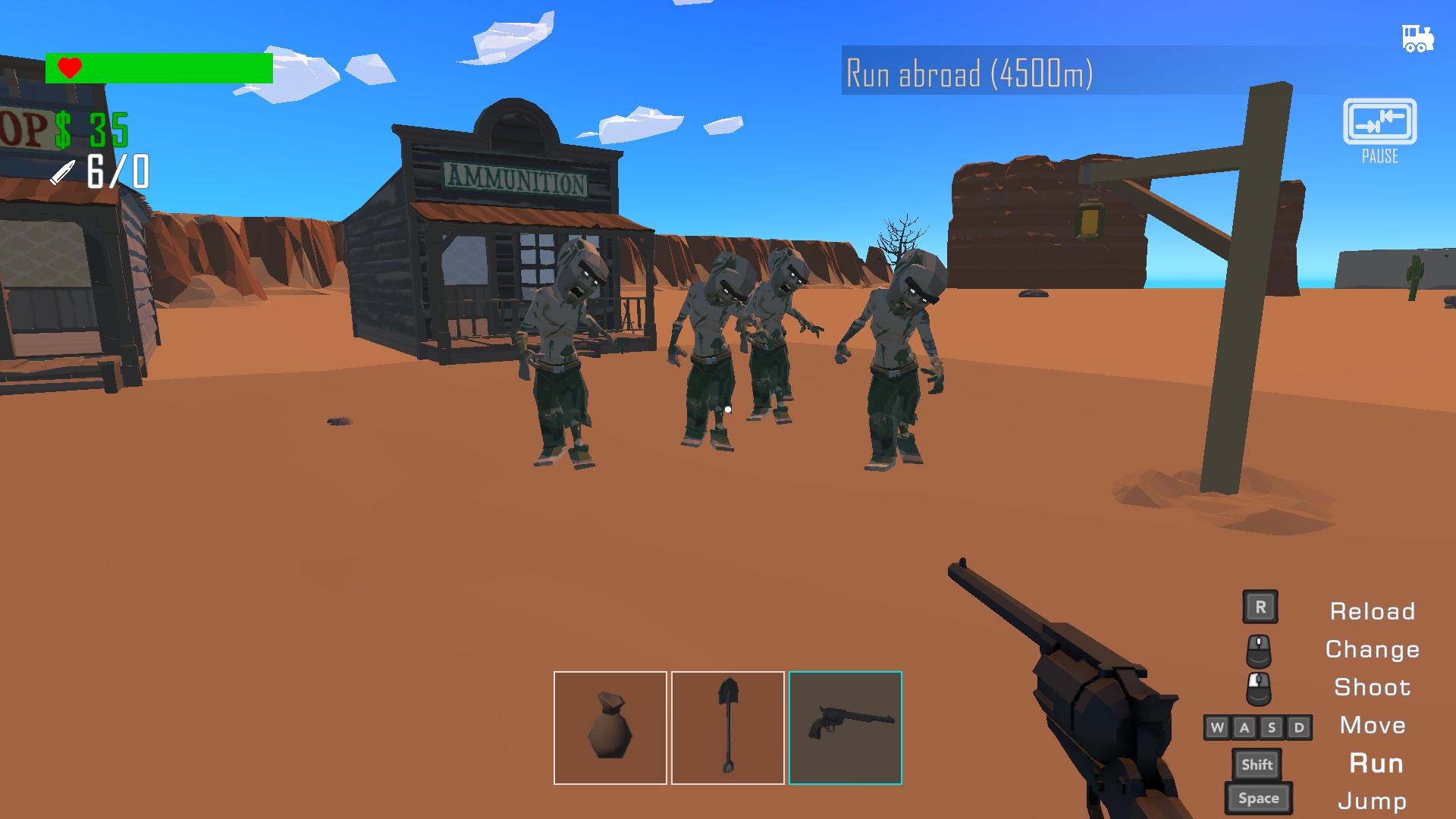
Task: Click the Shift key hint for Run
Action: [x=1257, y=764]
